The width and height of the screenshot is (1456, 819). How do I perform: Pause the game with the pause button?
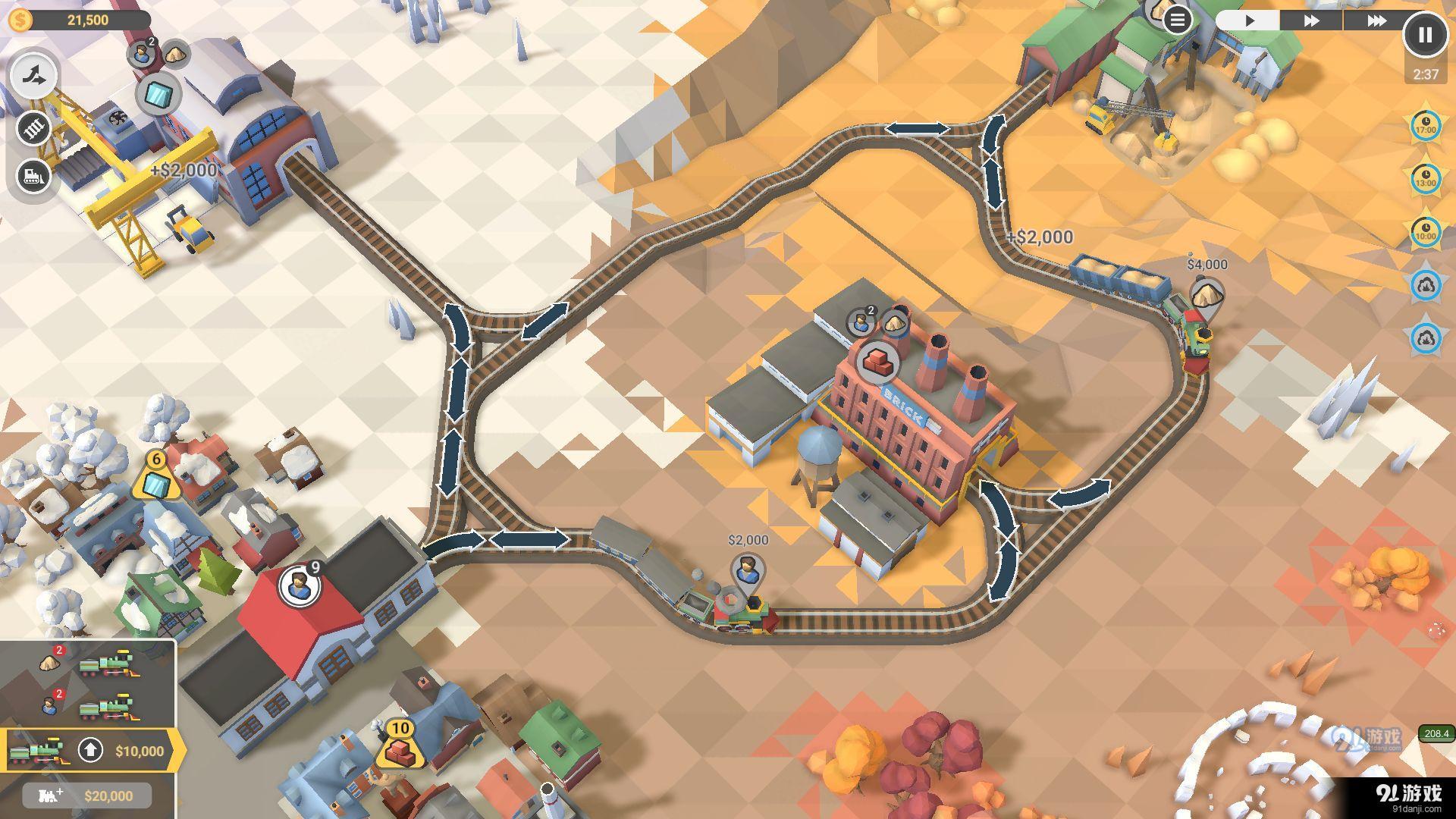1425,35
